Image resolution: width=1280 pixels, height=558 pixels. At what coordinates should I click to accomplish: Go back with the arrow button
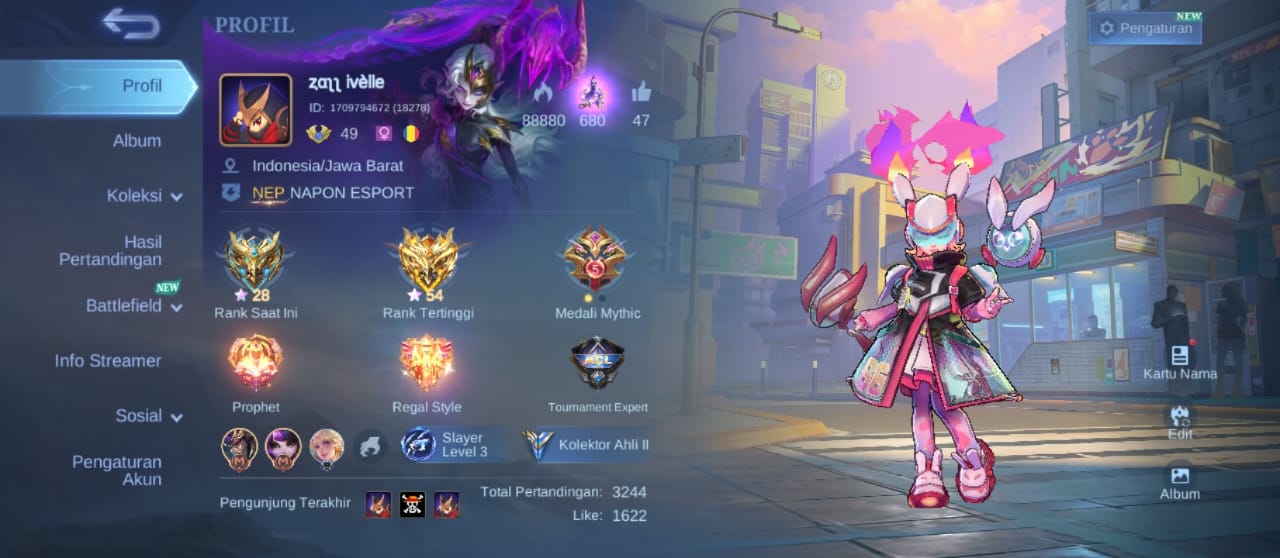(131, 24)
